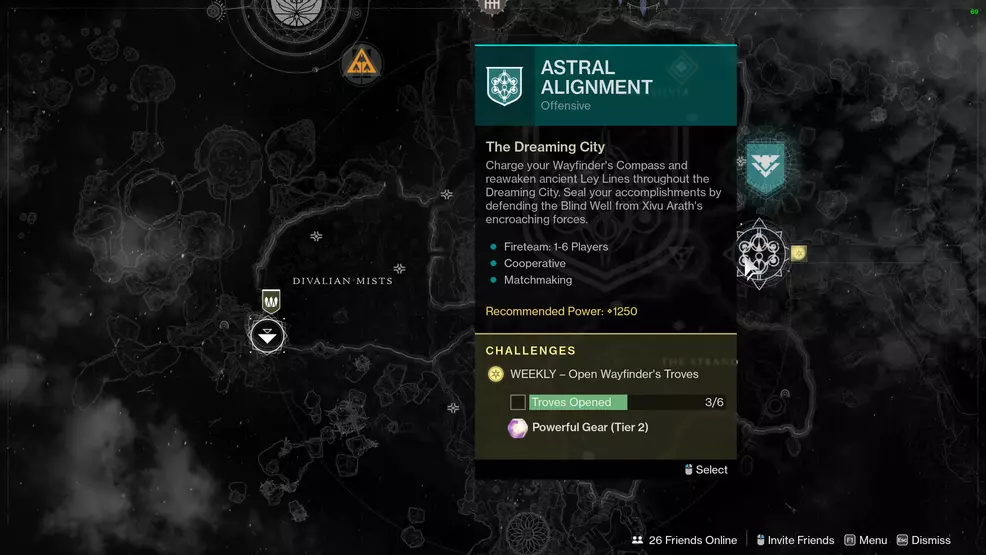
Task: Select the teal banner map node
Action: [x=765, y=167]
